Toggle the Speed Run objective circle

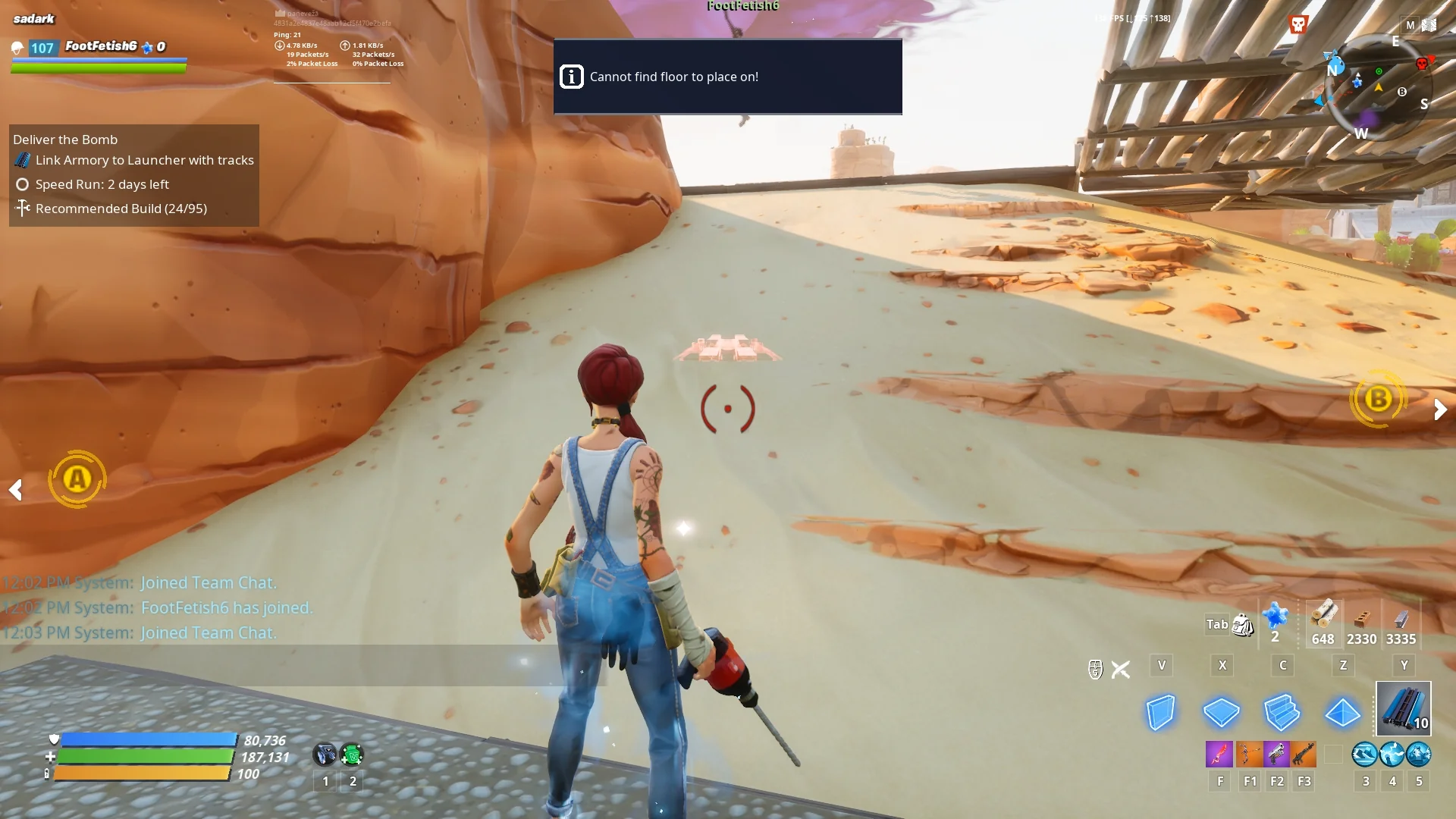[x=23, y=184]
